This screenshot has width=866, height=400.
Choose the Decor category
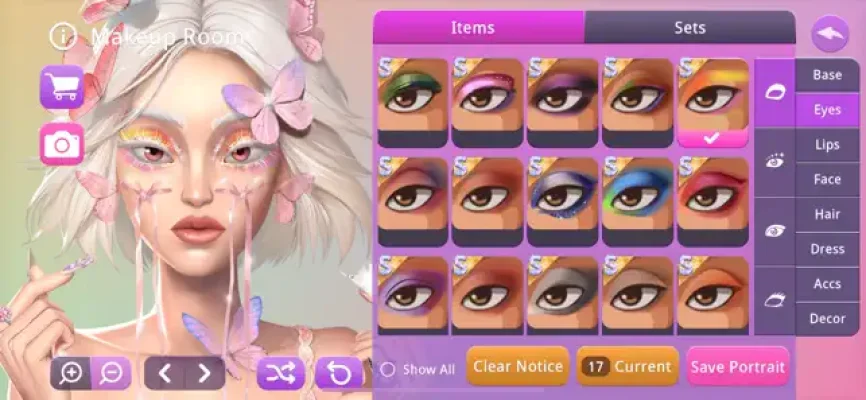click(827, 319)
